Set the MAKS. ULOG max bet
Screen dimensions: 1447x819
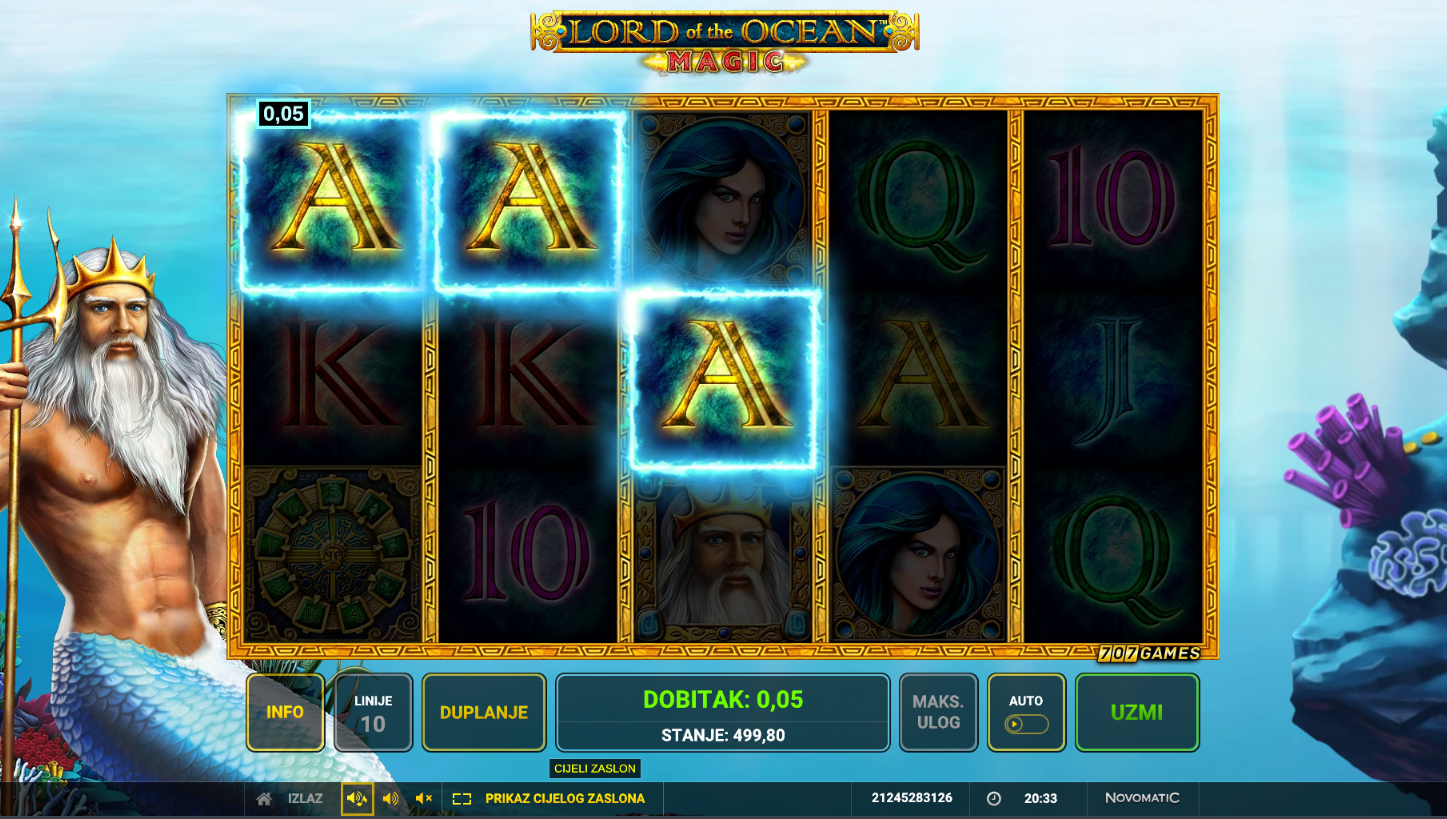pos(937,712)
